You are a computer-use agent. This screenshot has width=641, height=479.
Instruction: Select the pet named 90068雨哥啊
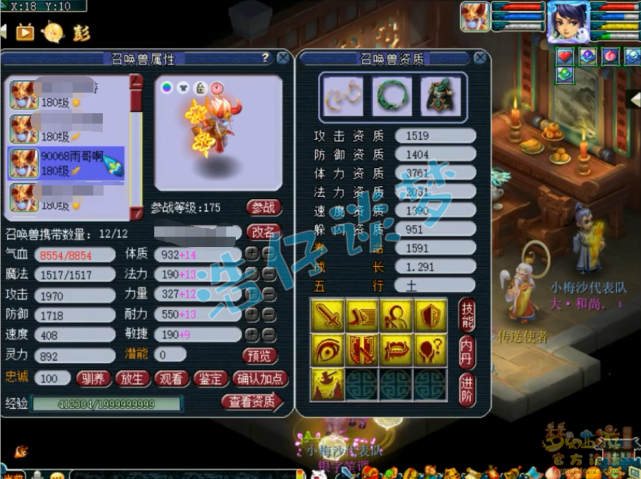[x=66, y=162]
